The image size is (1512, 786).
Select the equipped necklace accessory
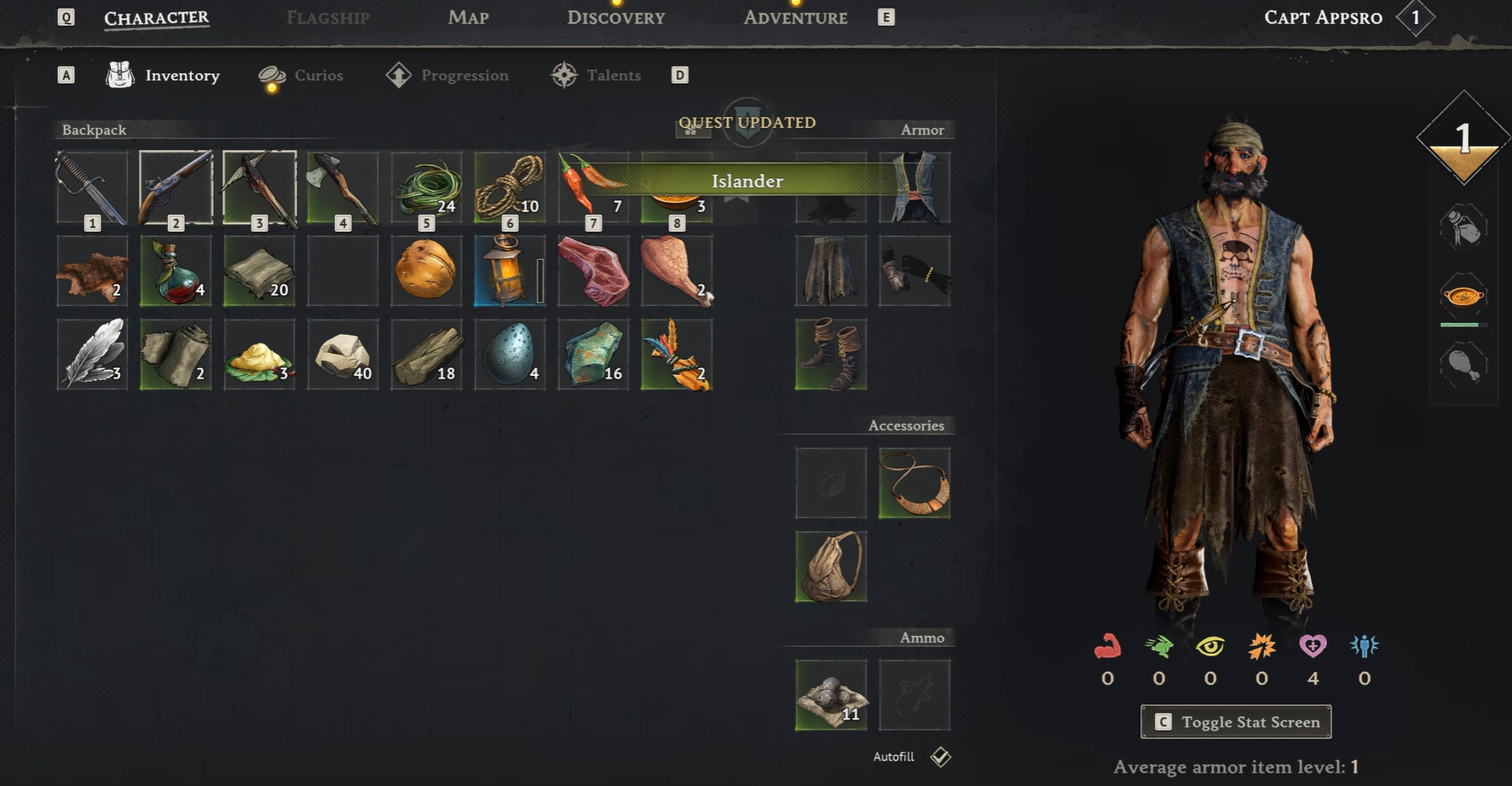[915, 483]
